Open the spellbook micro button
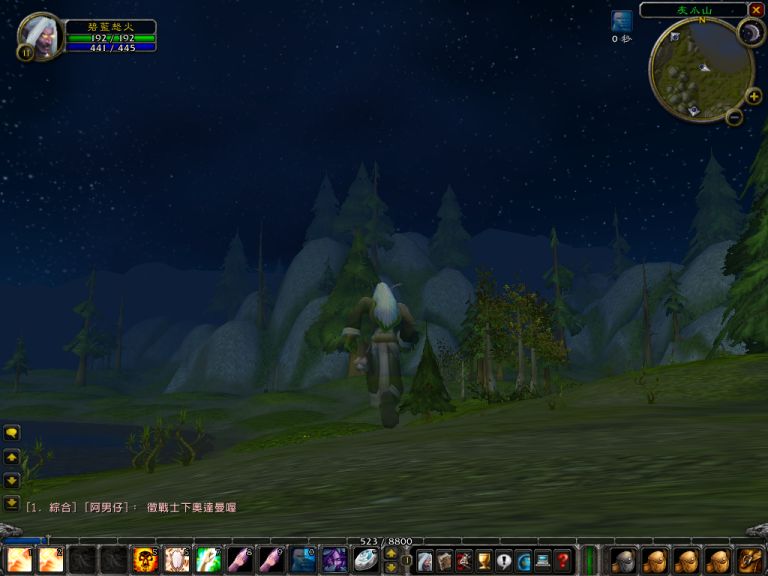The height and width of the screenshot is (576, 768). 444,561
